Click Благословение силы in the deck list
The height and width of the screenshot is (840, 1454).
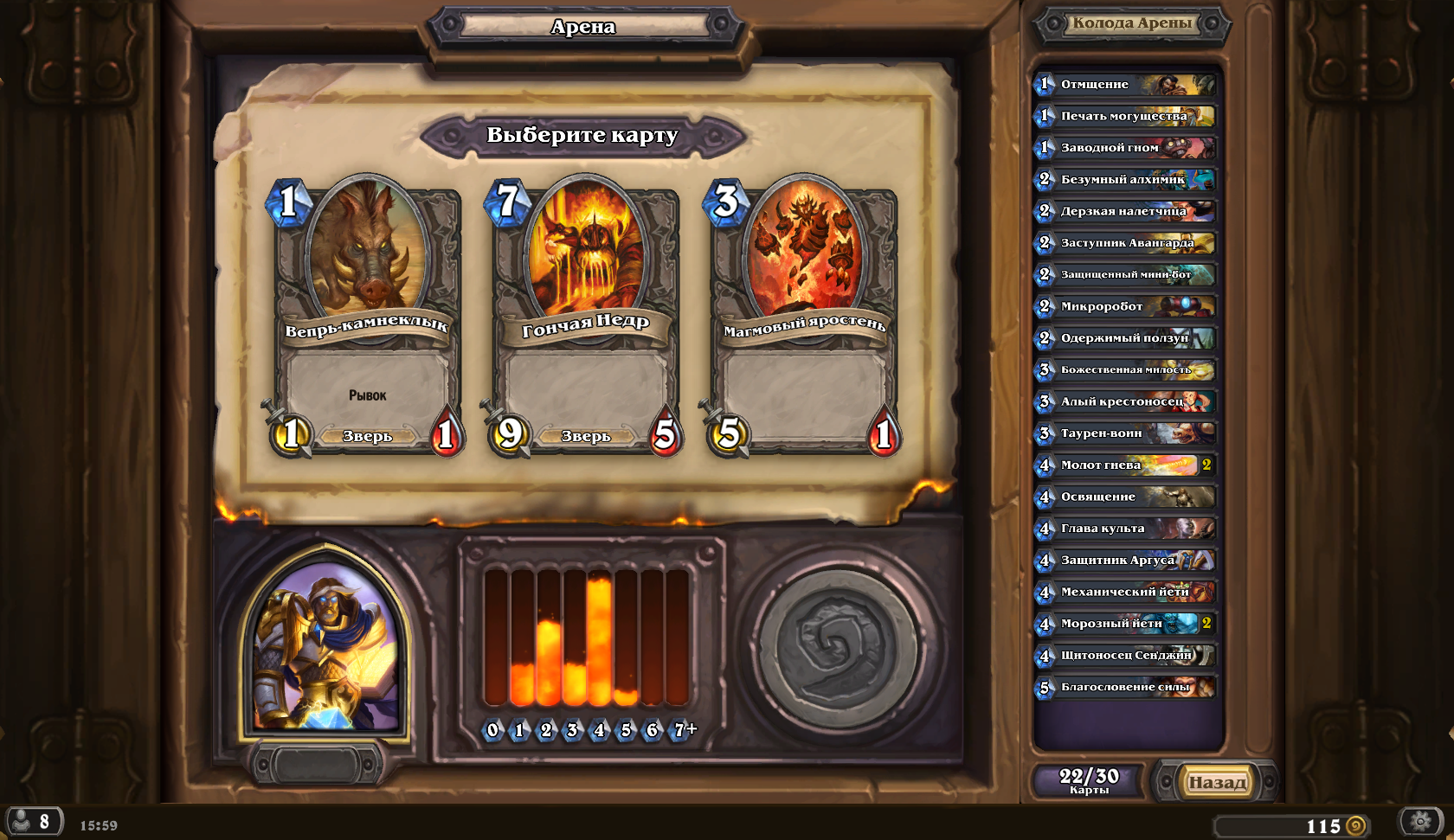[x=1126, y=688]
